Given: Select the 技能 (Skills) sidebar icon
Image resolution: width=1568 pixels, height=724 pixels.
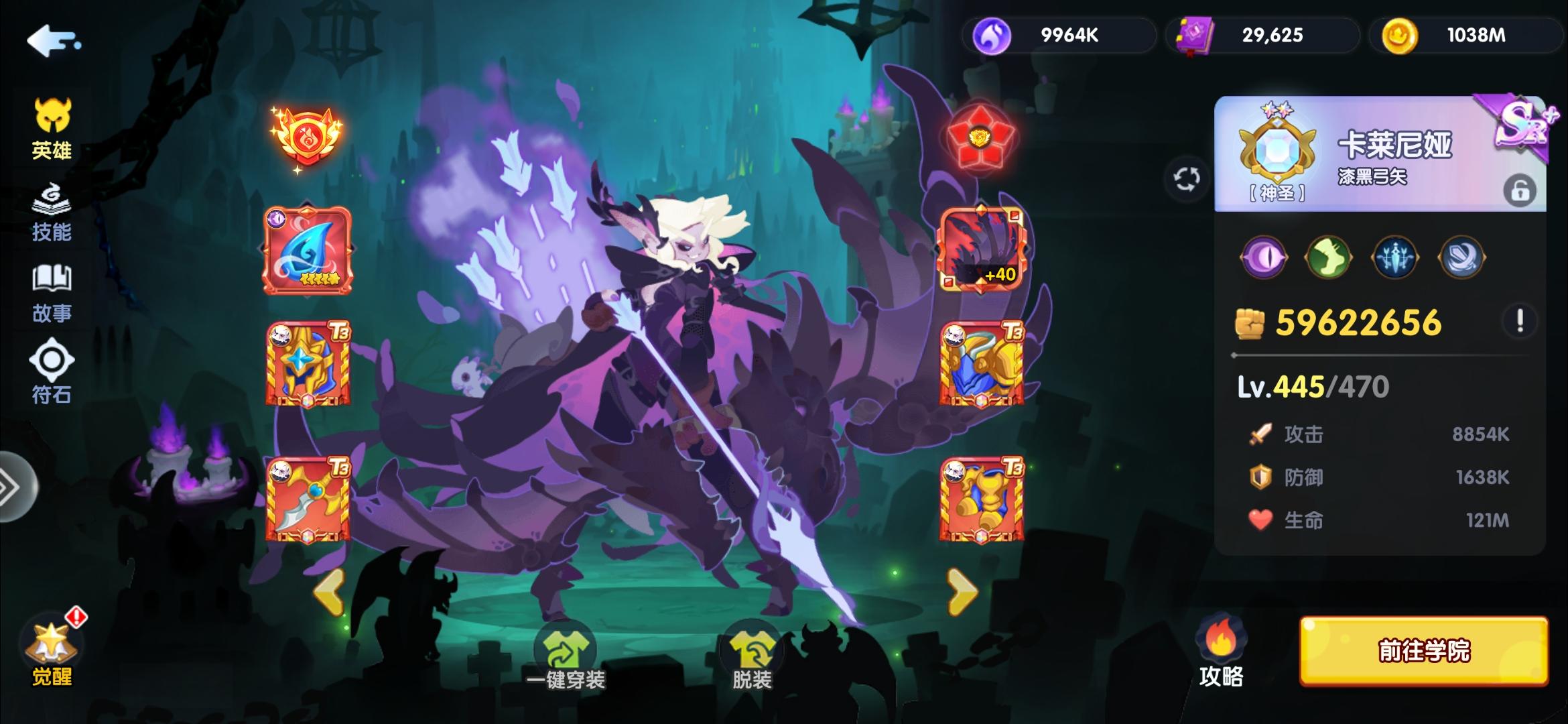Looking at the screenshot, I should point(52,211).
